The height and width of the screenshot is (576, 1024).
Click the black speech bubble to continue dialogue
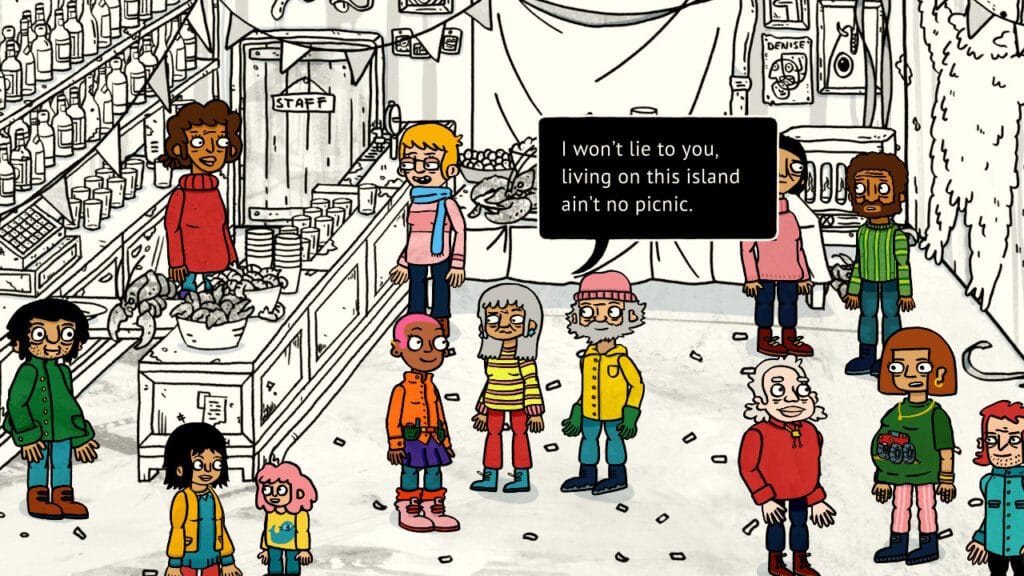coord(657,178)
